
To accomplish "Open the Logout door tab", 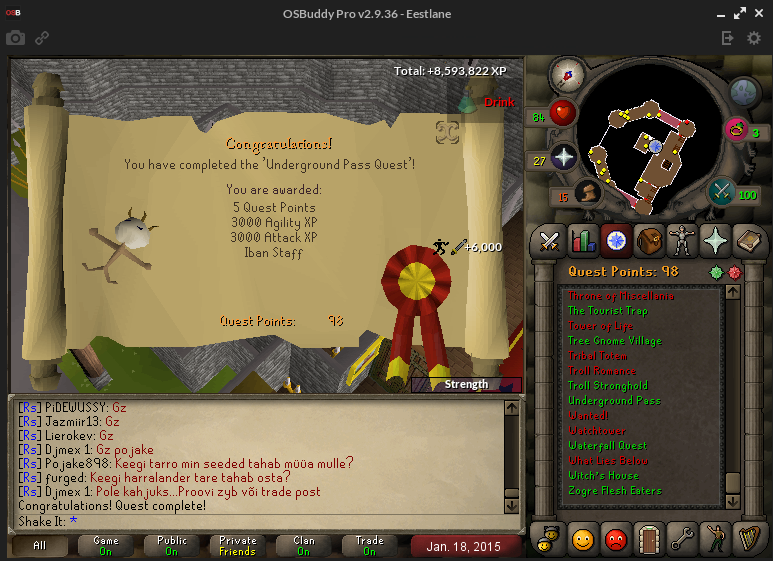I will (x=649, y=539).
